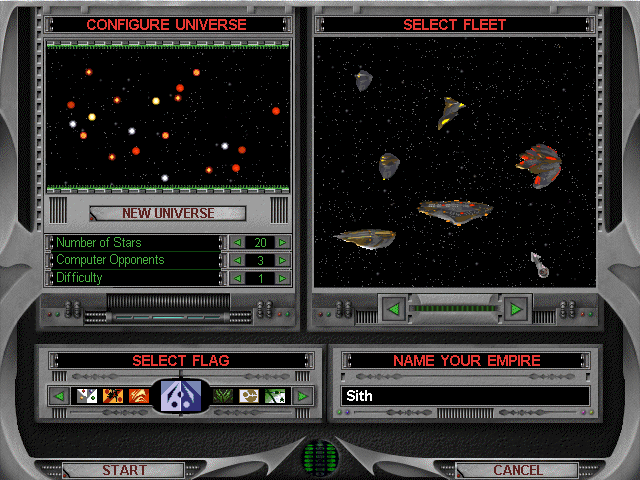Generate a new universe
The image size is (640, 480).
click(x=167, y=213)
